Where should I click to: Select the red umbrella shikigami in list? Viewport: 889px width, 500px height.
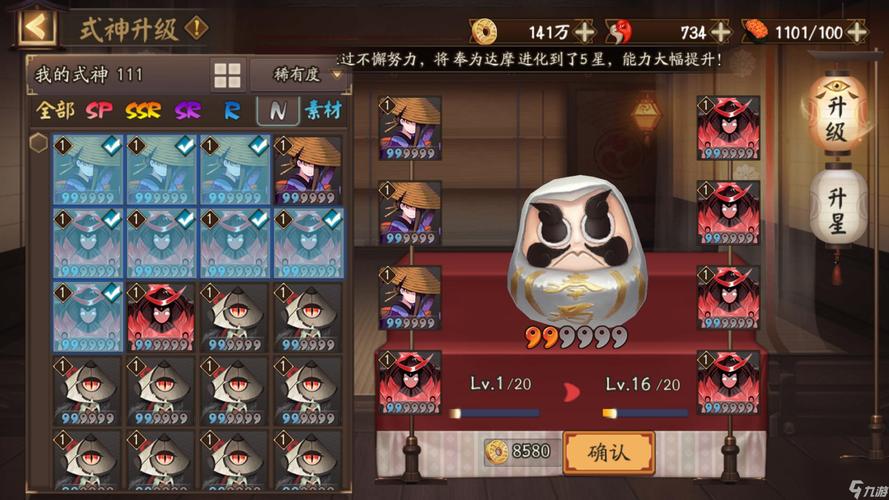pyautogui.click(x=161, y=316)
